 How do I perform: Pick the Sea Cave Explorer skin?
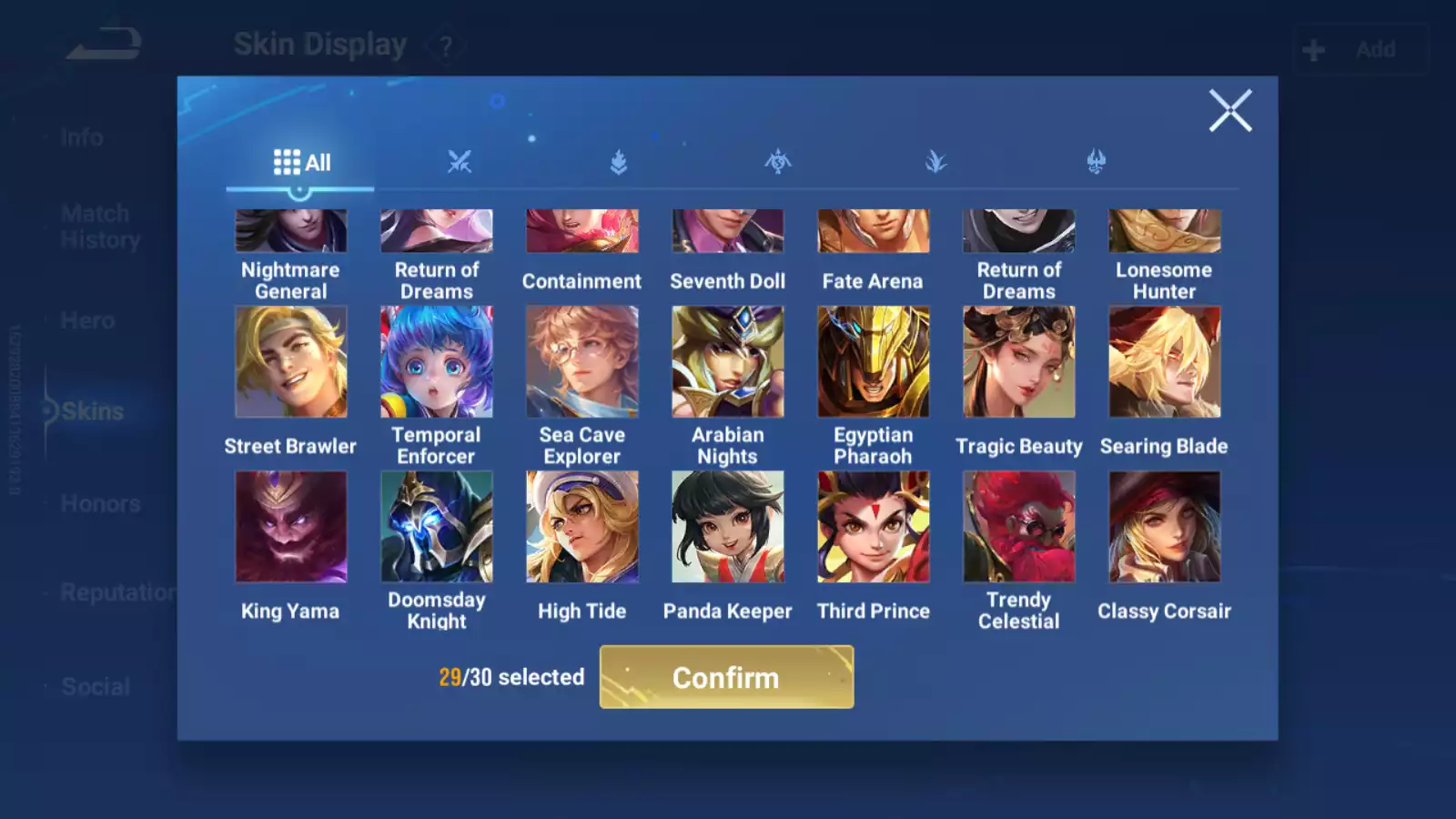[x=581, y=362]
